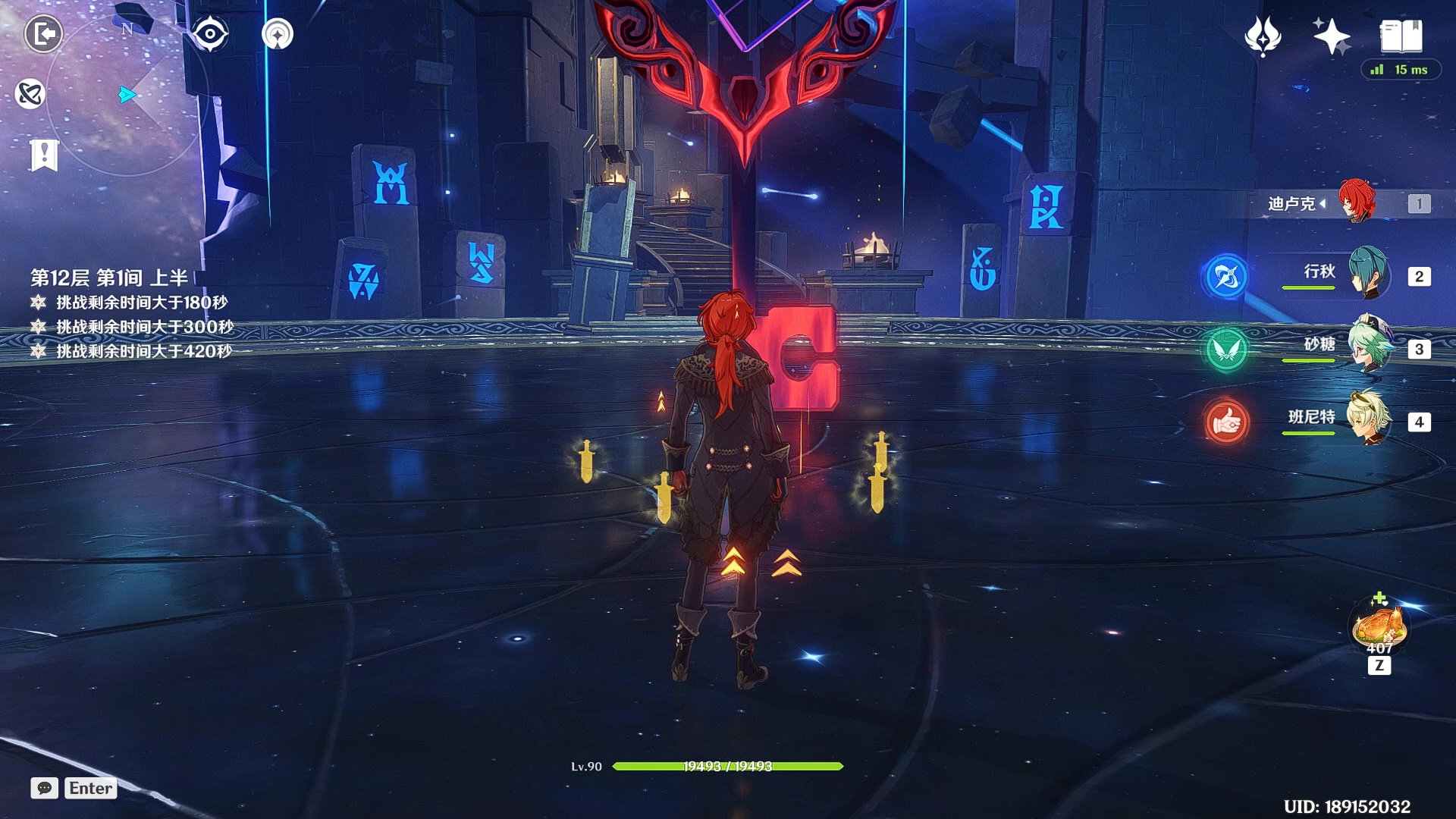Activate 砂糖's green elemental burst icon
The width and height of the screenshot is (1456, 819).
coord(1225,349)
